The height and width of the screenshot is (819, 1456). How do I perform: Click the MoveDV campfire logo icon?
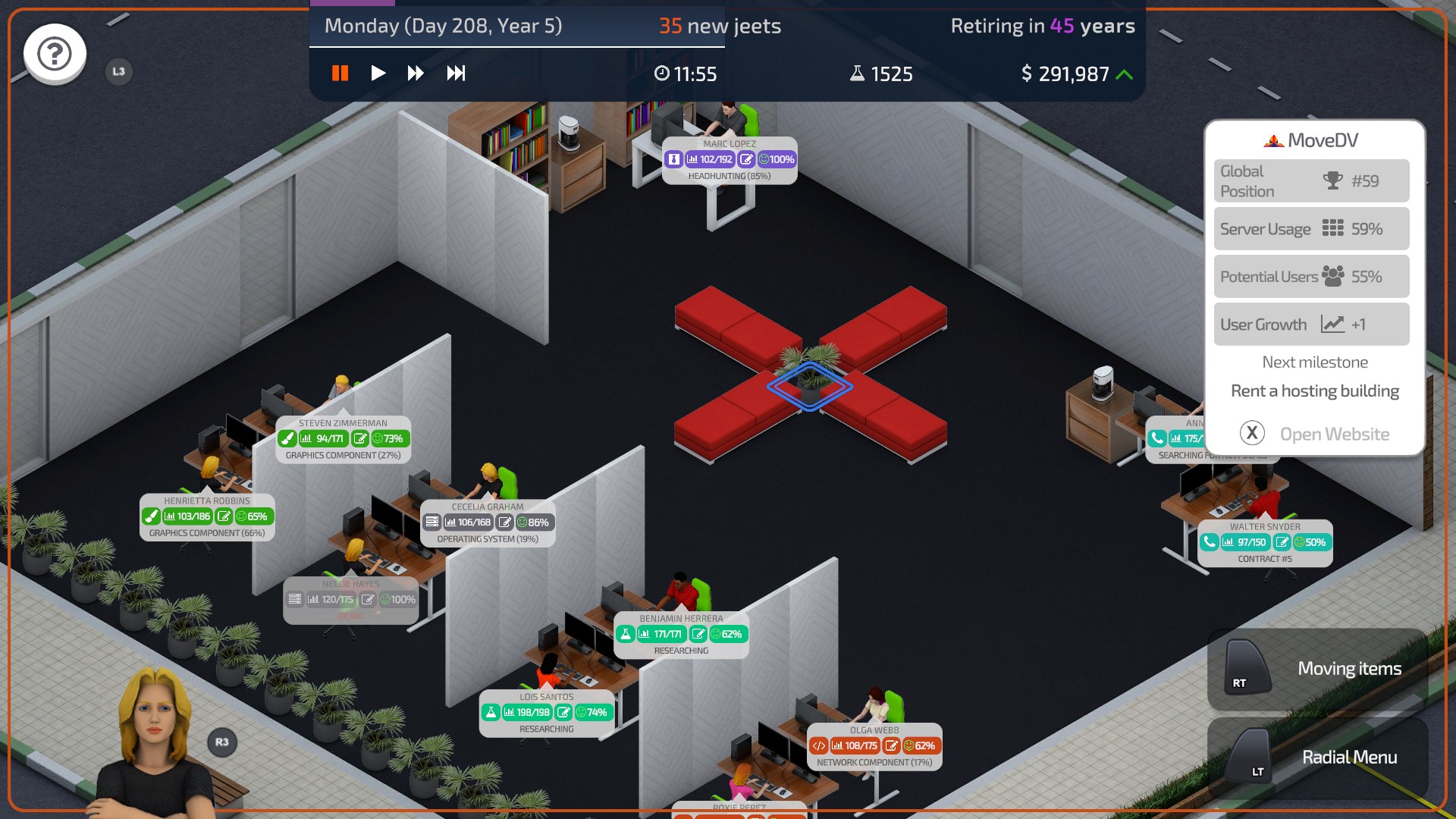click(1272, 140)
